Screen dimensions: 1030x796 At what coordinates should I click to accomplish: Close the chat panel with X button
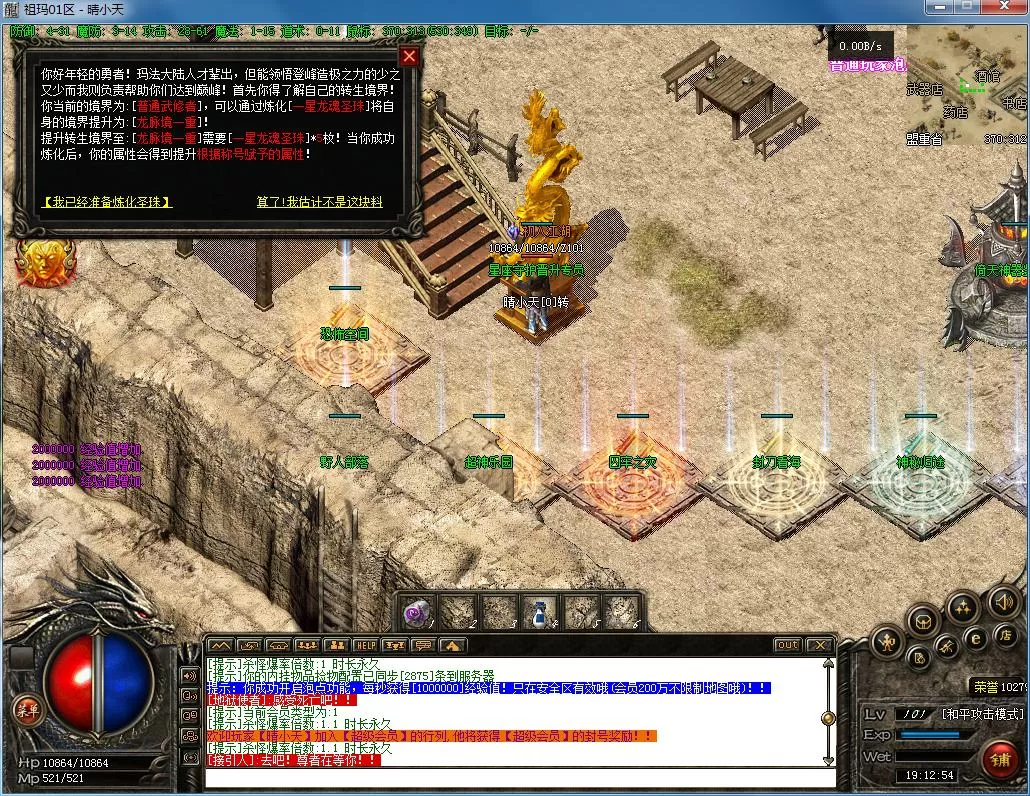point(820,646)
